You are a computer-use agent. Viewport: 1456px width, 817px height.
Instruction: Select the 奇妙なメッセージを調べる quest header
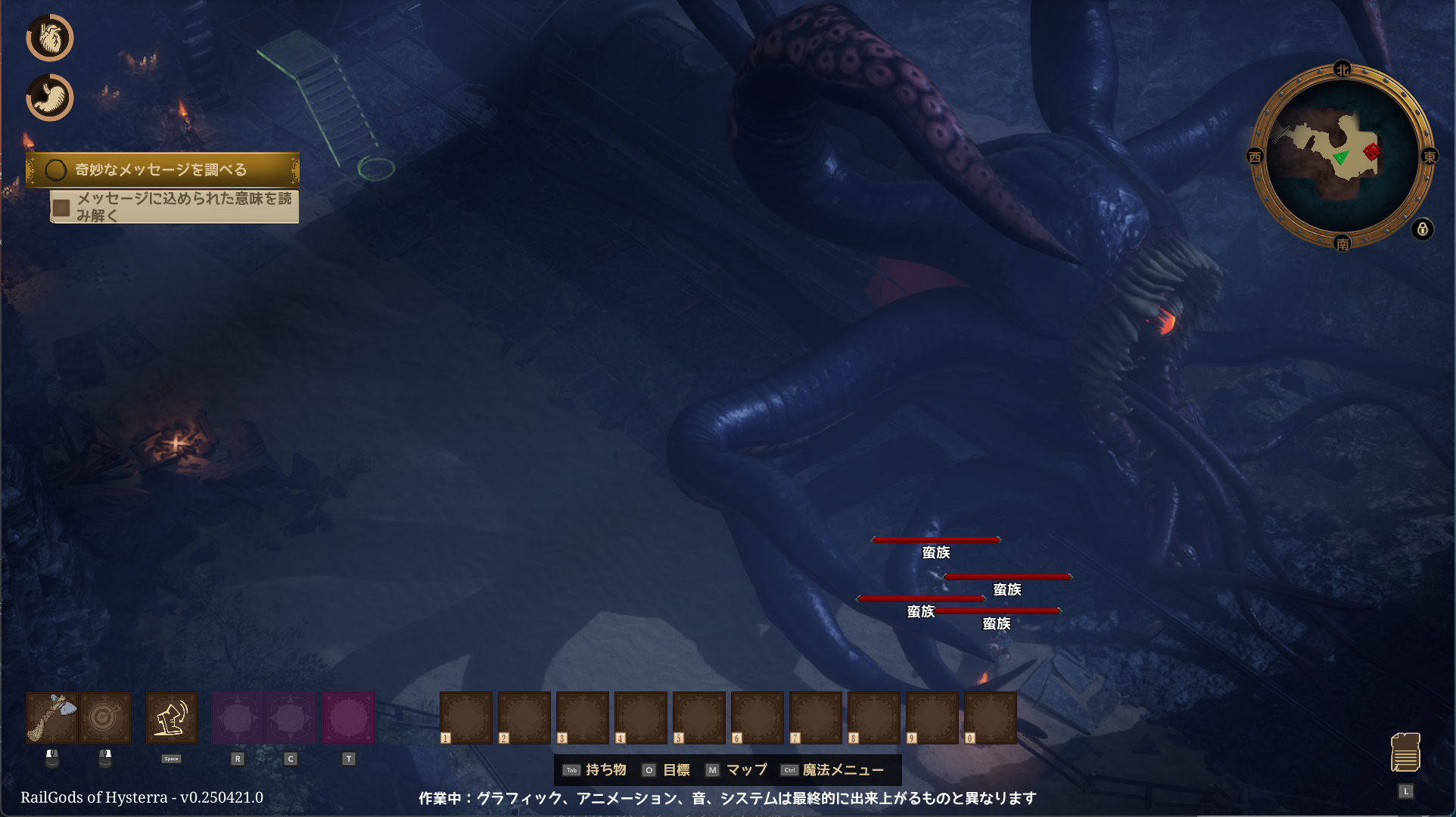(x=163, y=169)
